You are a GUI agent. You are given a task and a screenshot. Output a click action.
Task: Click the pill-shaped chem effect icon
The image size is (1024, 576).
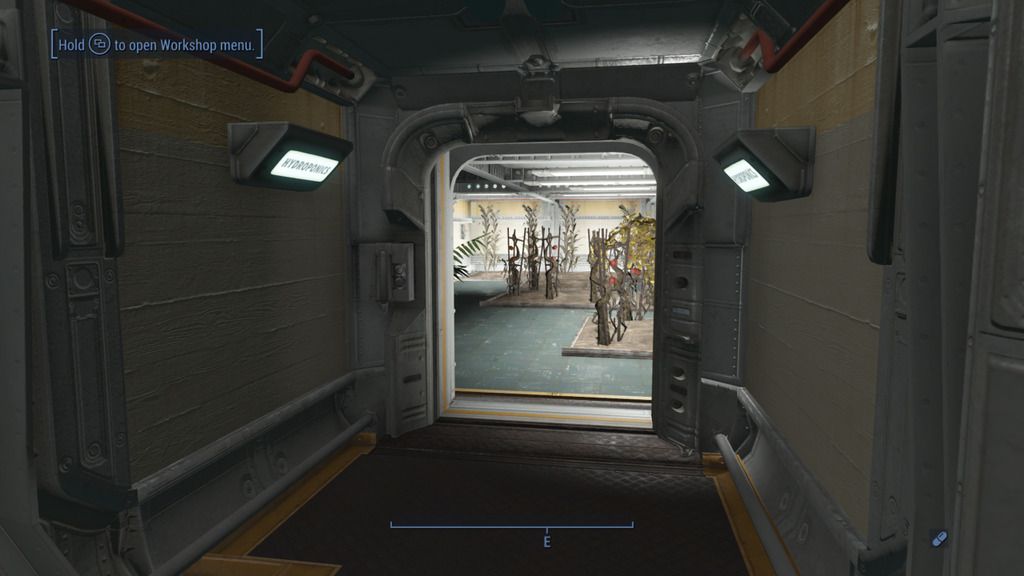point(938,538)
